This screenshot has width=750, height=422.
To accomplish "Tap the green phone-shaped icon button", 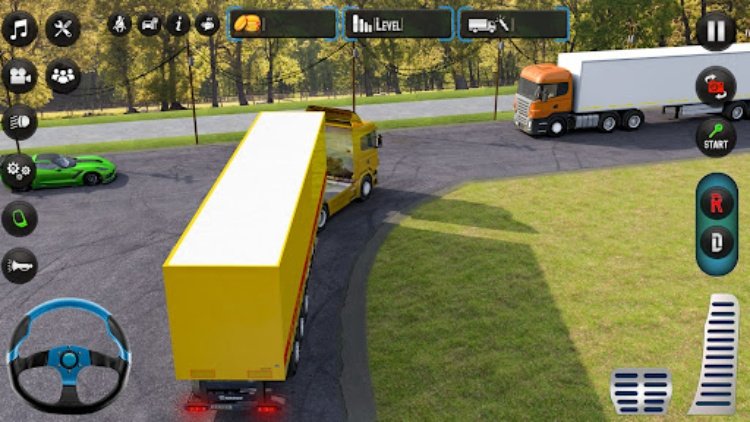I will tap(19, 218).
